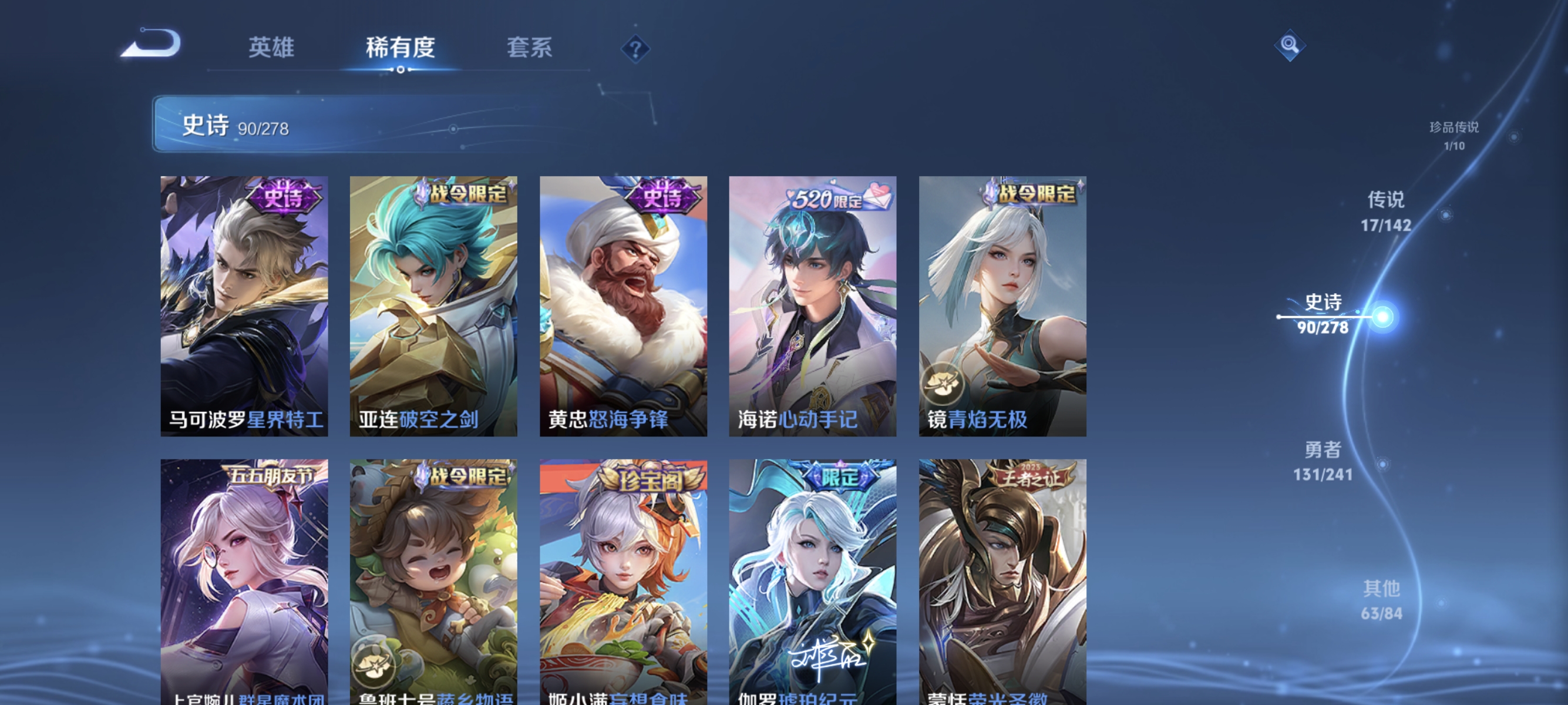Open the 黄忠怒海争锋 skin link

point(608,419)
